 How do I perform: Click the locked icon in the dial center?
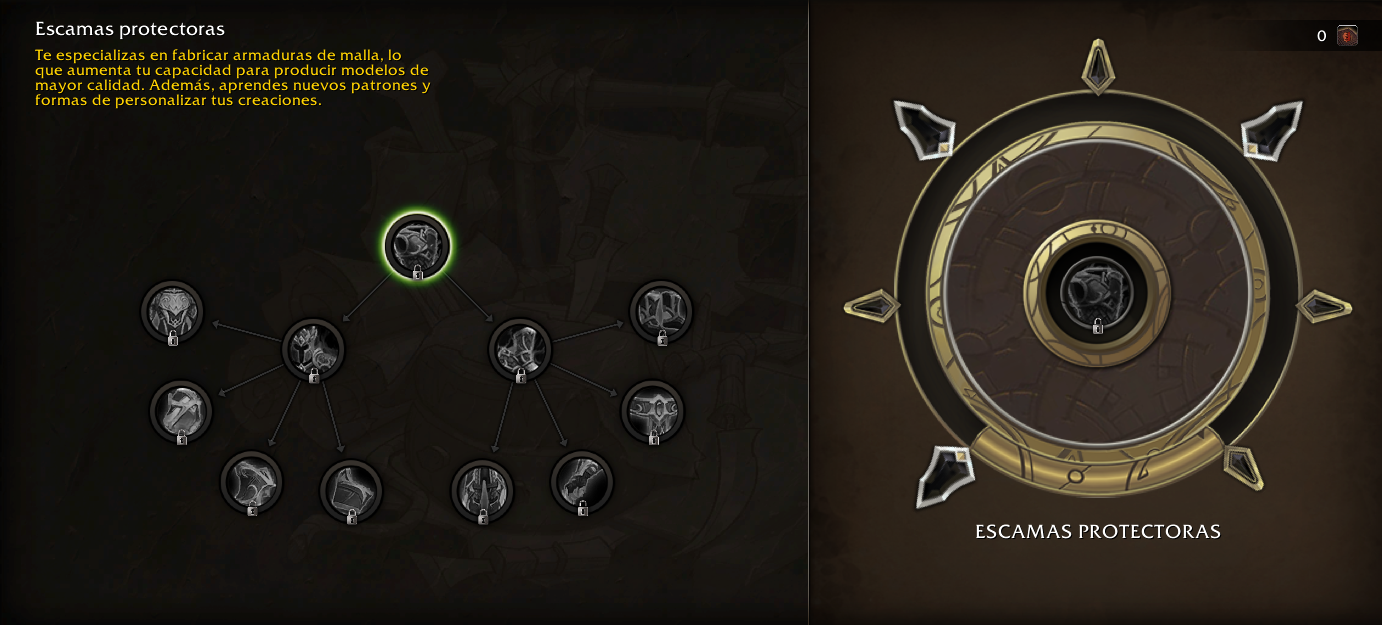(x=1098, y=294)
